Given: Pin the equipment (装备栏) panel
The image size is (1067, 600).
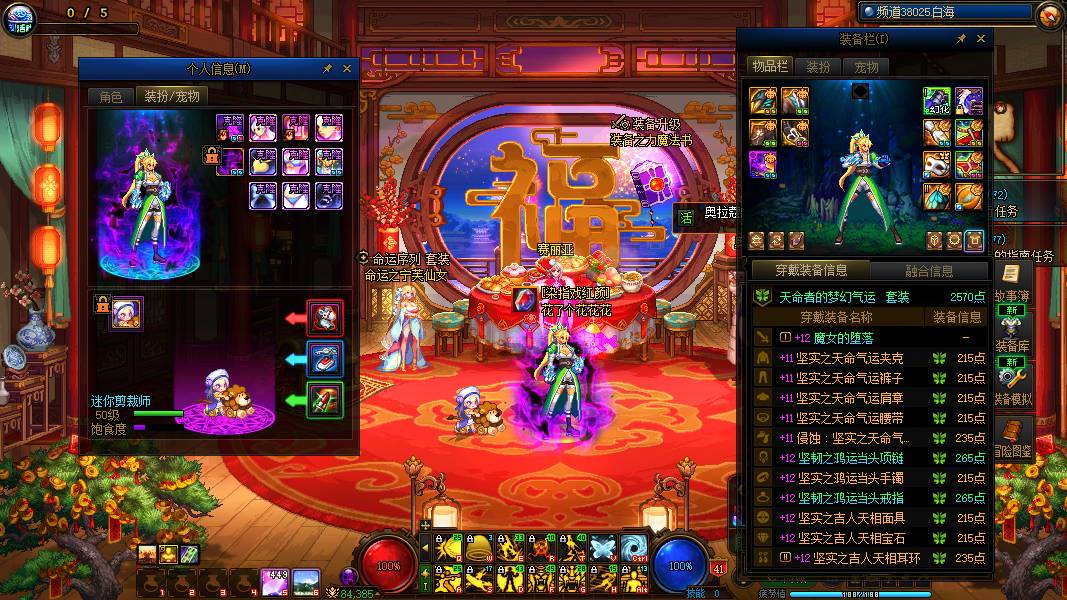Looking at the screenshot, I should (961, 39).
